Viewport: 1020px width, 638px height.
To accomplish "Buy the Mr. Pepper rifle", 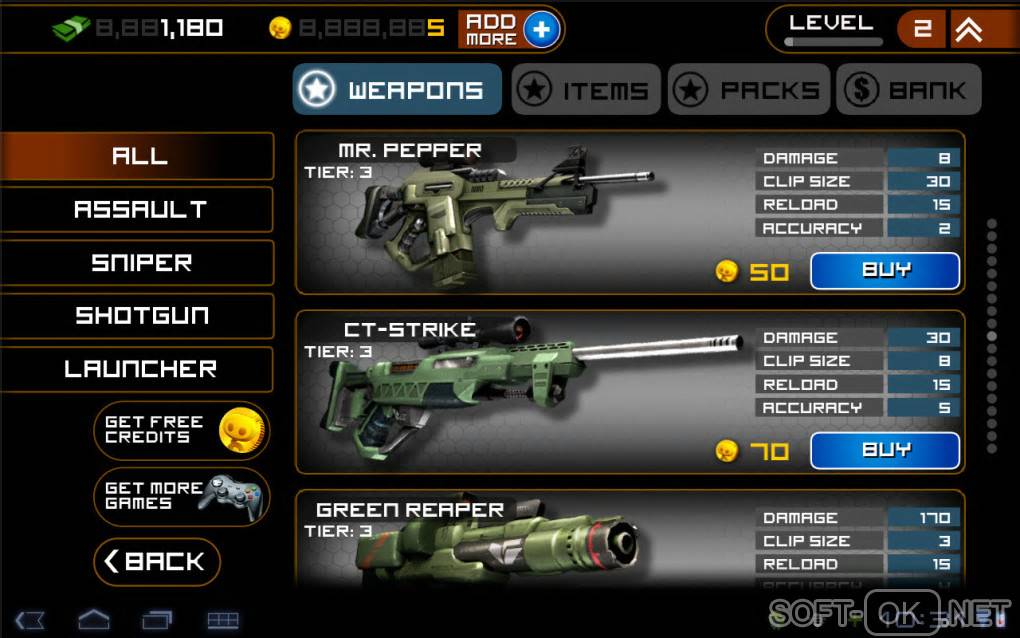I will tap(884, 271).
